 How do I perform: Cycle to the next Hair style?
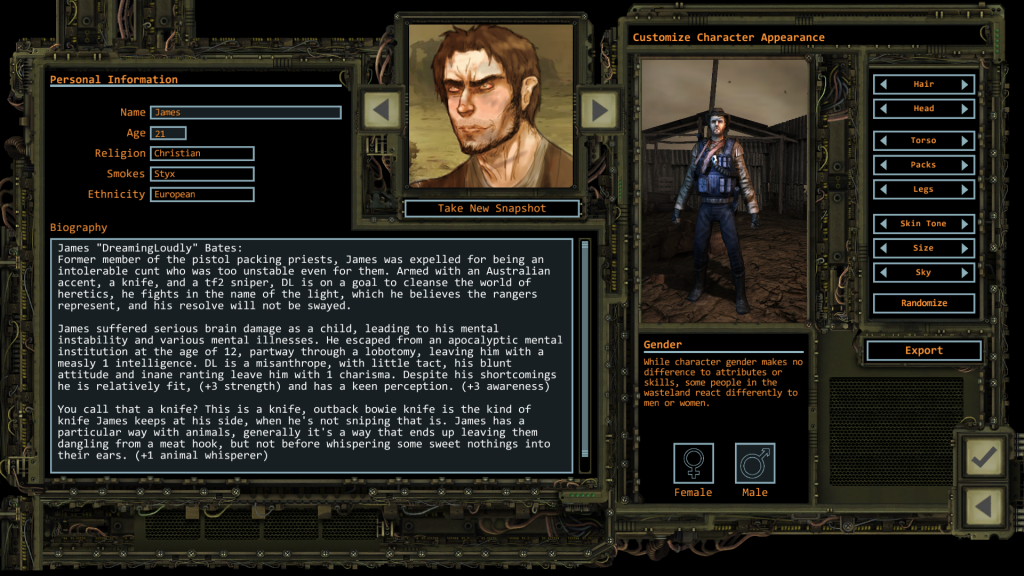click(x=965, y=85)
